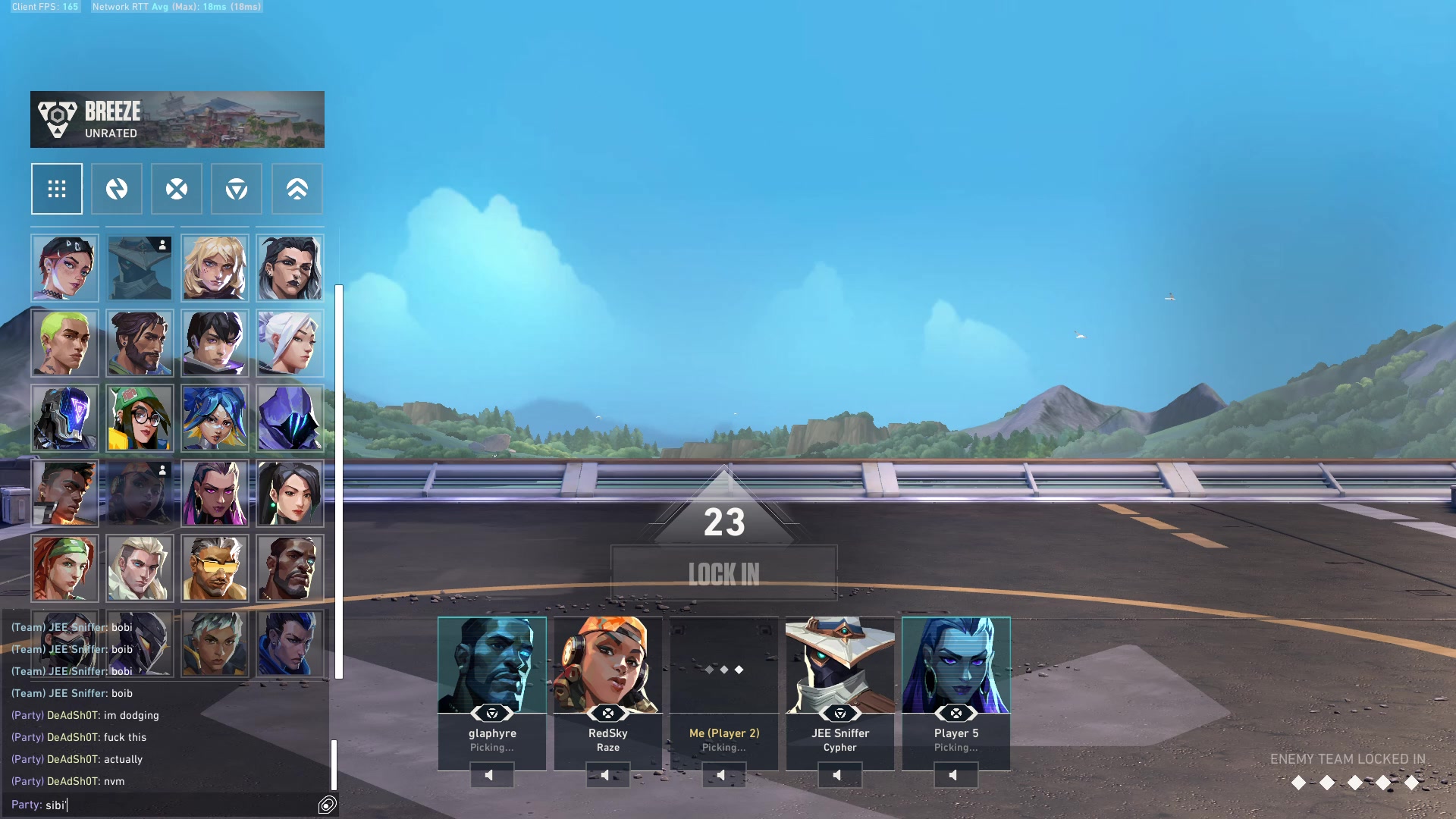Open the chat options icon beside the input
The image size is (1456, 819).
coord(328,805)
